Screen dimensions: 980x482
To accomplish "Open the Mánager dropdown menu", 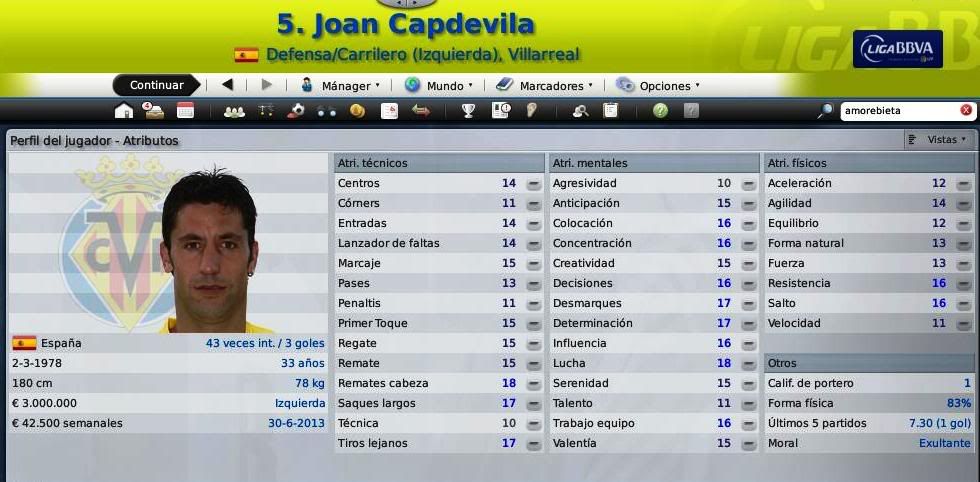I will click(341, 86).
